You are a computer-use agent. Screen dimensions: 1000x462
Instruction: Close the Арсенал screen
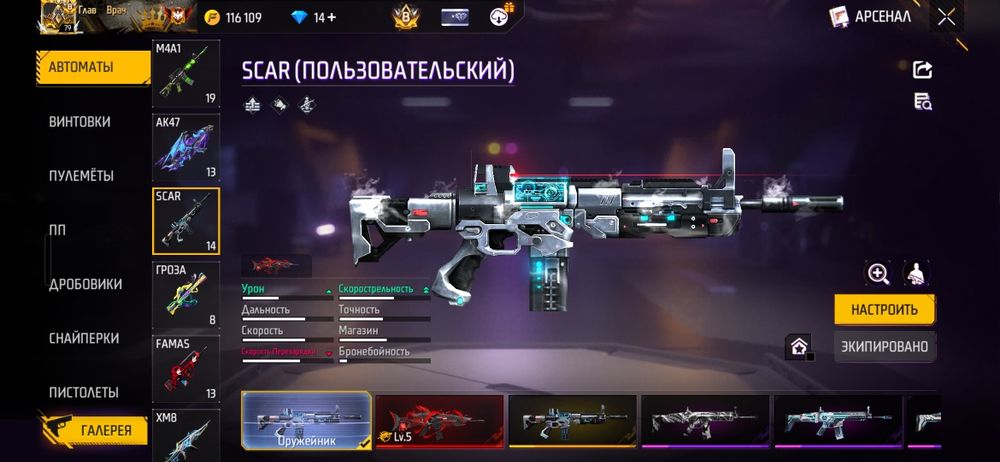coord(946,17)
